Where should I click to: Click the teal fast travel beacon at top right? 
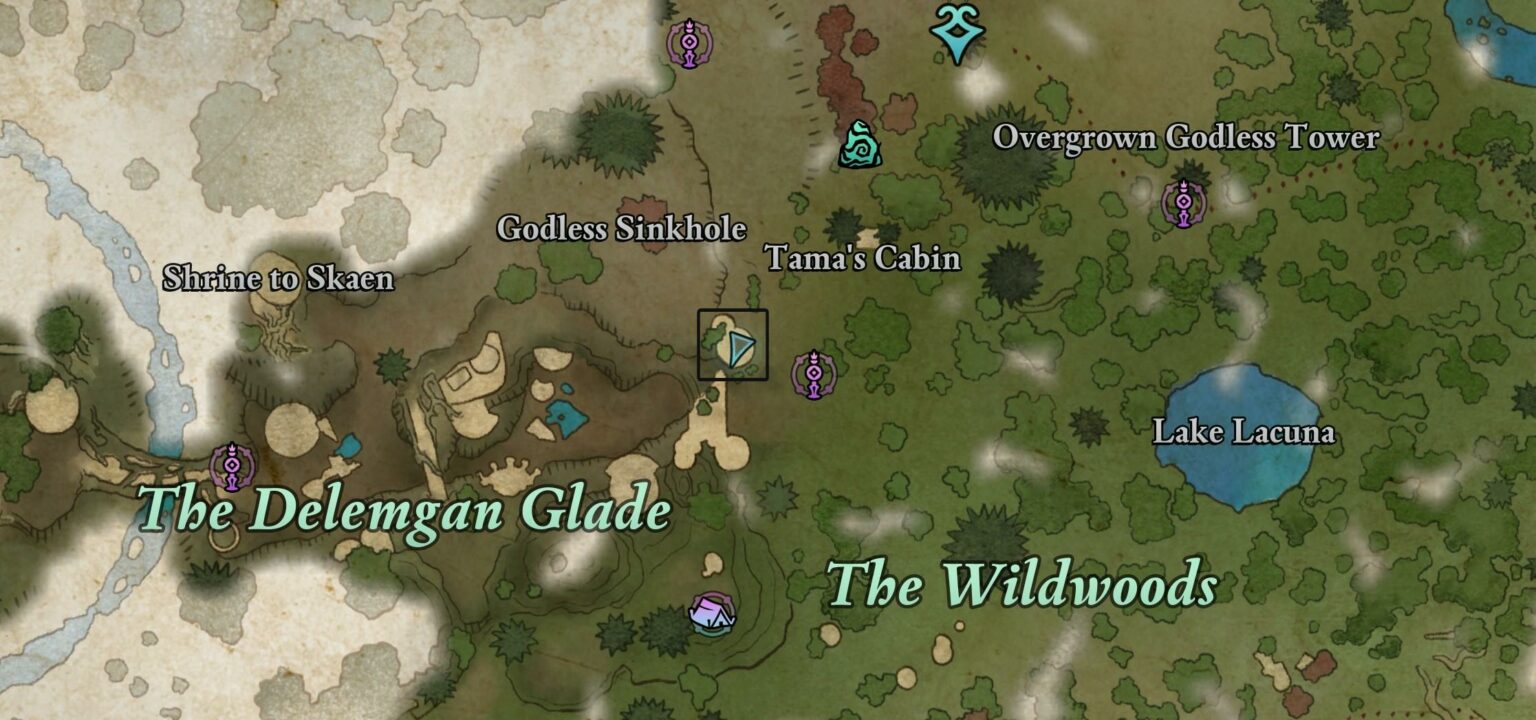click(x=955, y=32)
